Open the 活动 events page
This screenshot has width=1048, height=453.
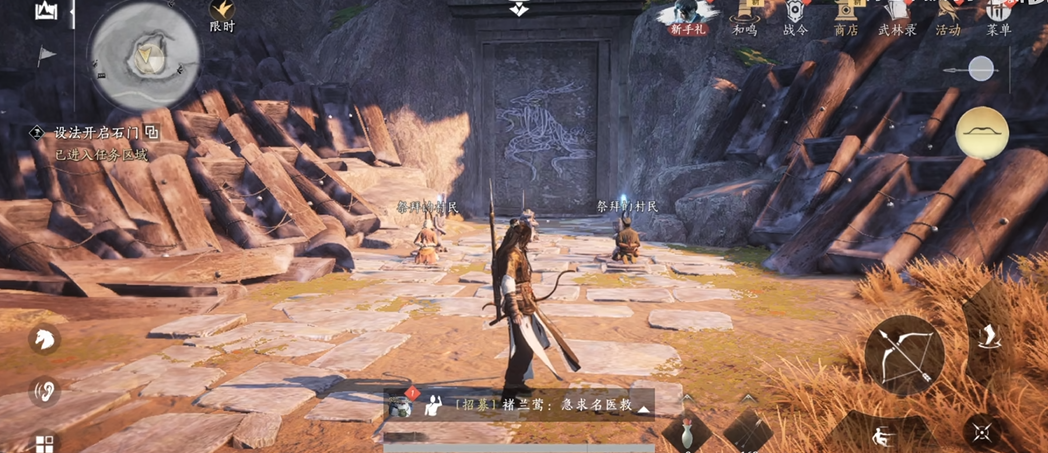(x=947, y=16)
